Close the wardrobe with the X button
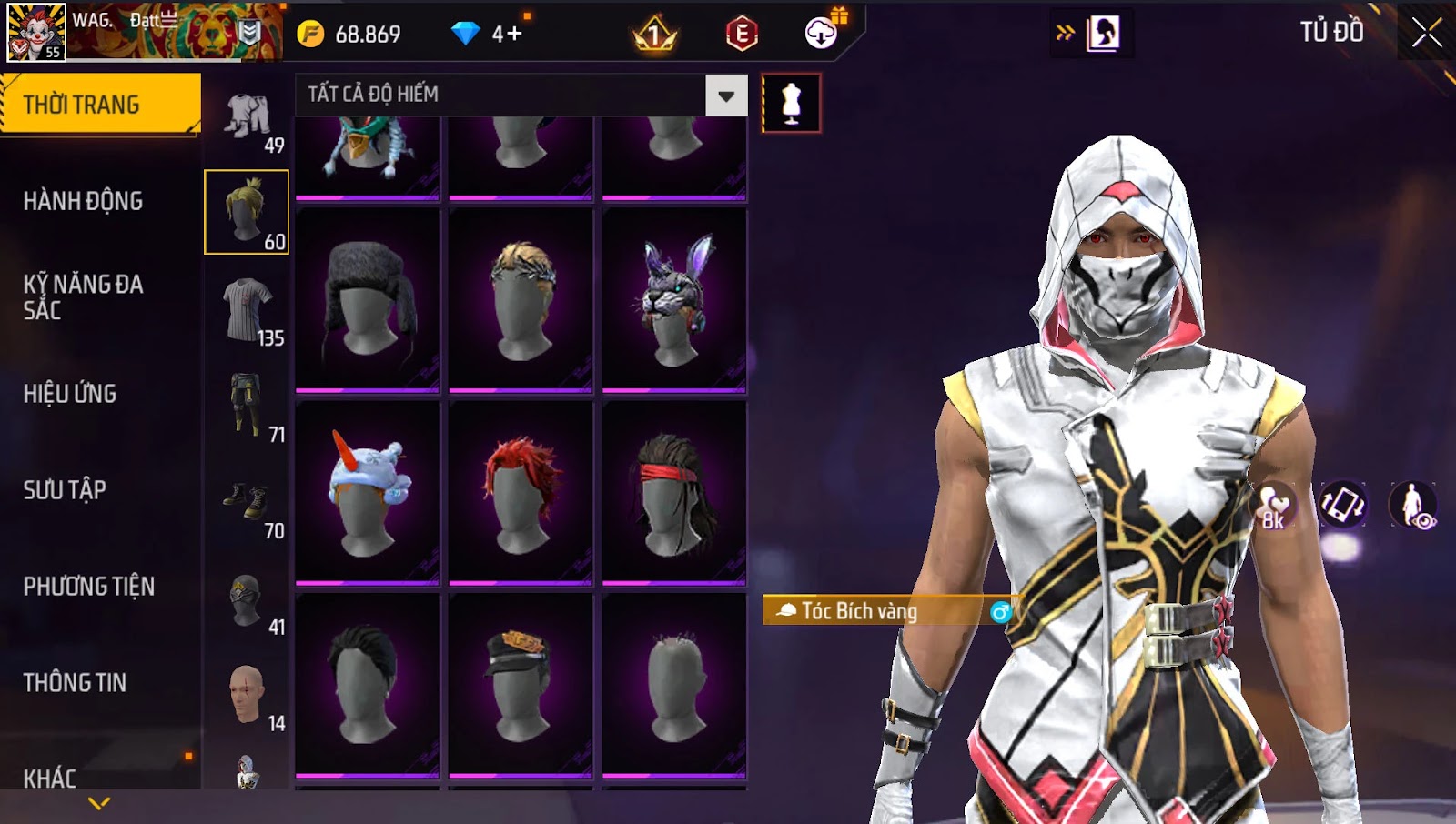The height and width of the screenshot is (824, 1456). (1426, 34)
